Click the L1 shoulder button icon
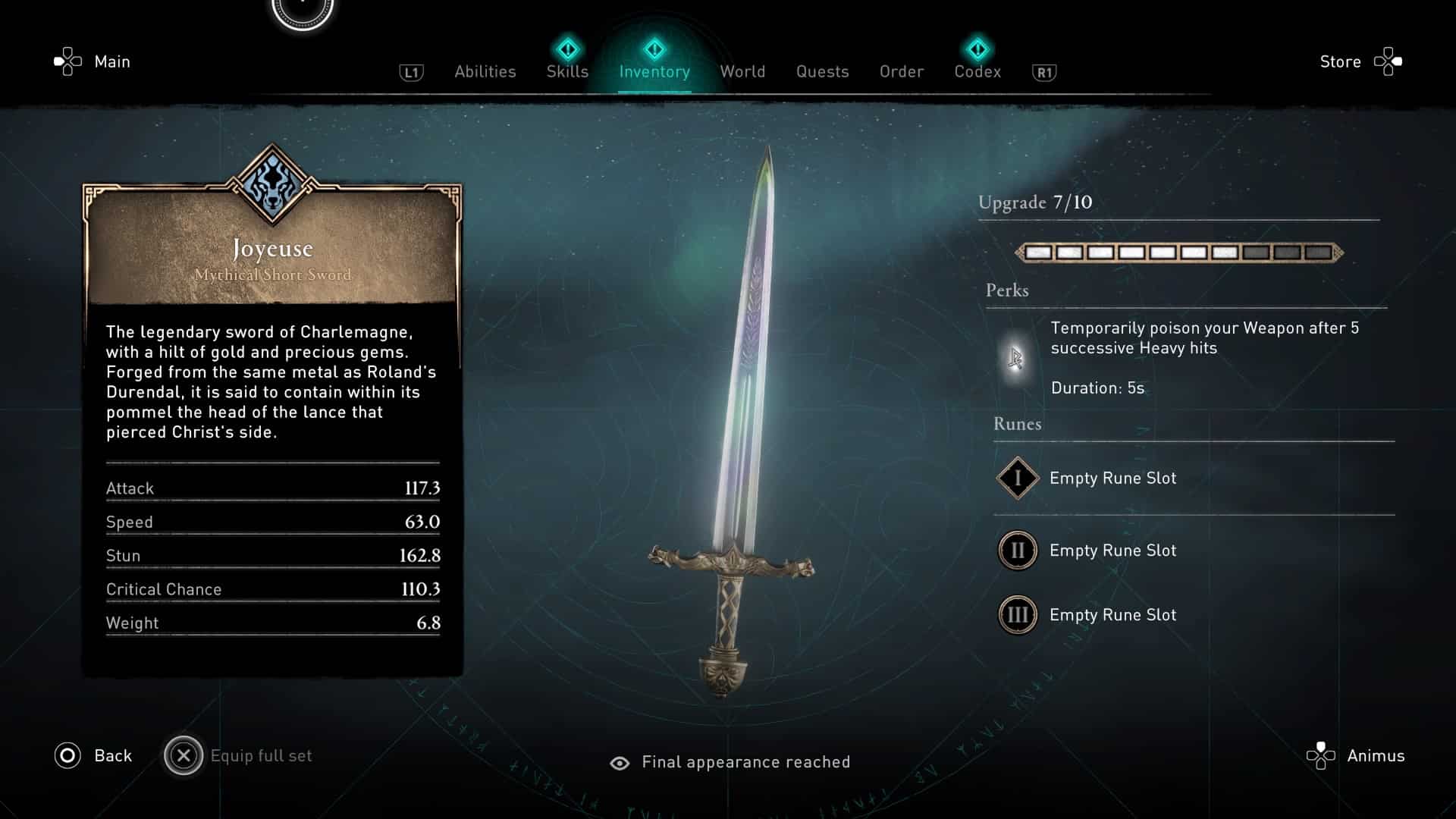The image size is (1456, 819). pos(410,71)
